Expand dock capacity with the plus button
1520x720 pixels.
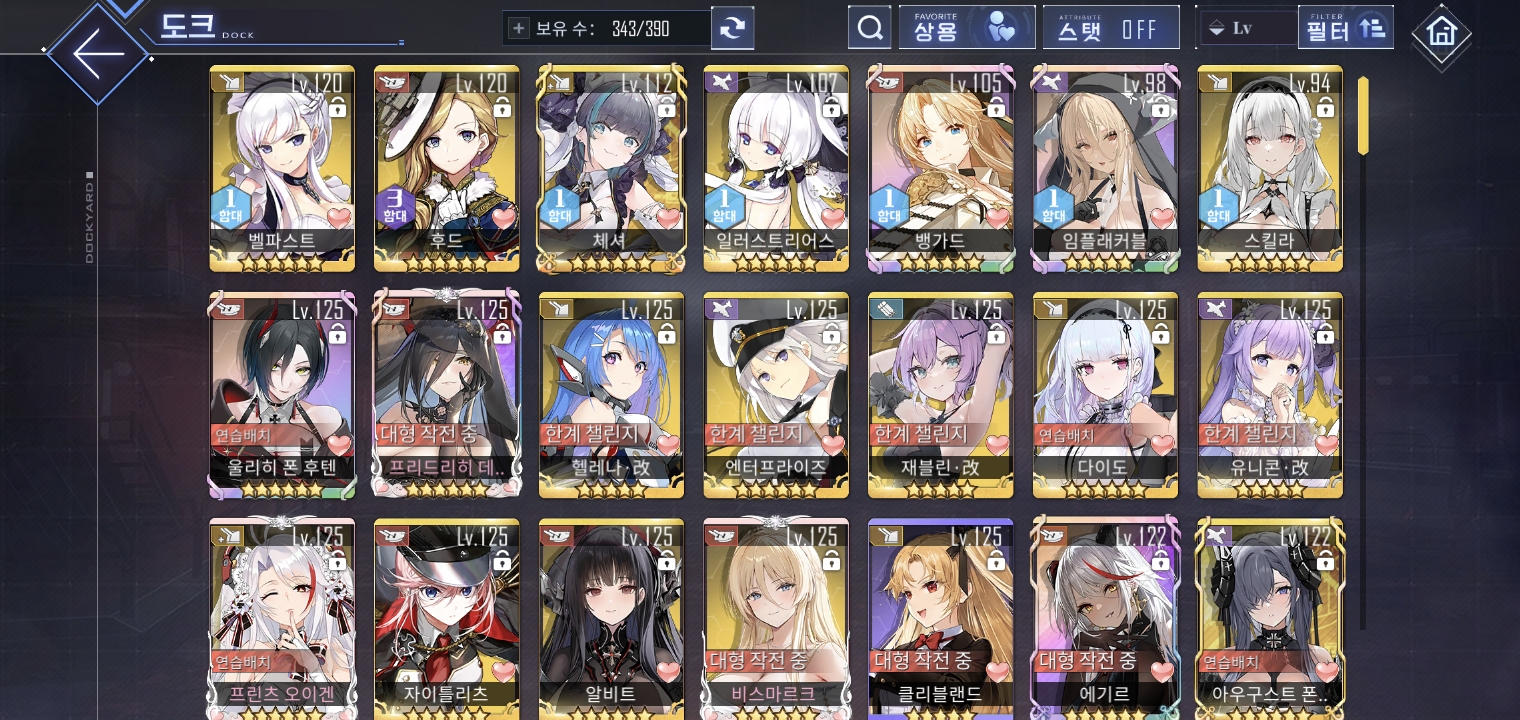tap(519, 28)
